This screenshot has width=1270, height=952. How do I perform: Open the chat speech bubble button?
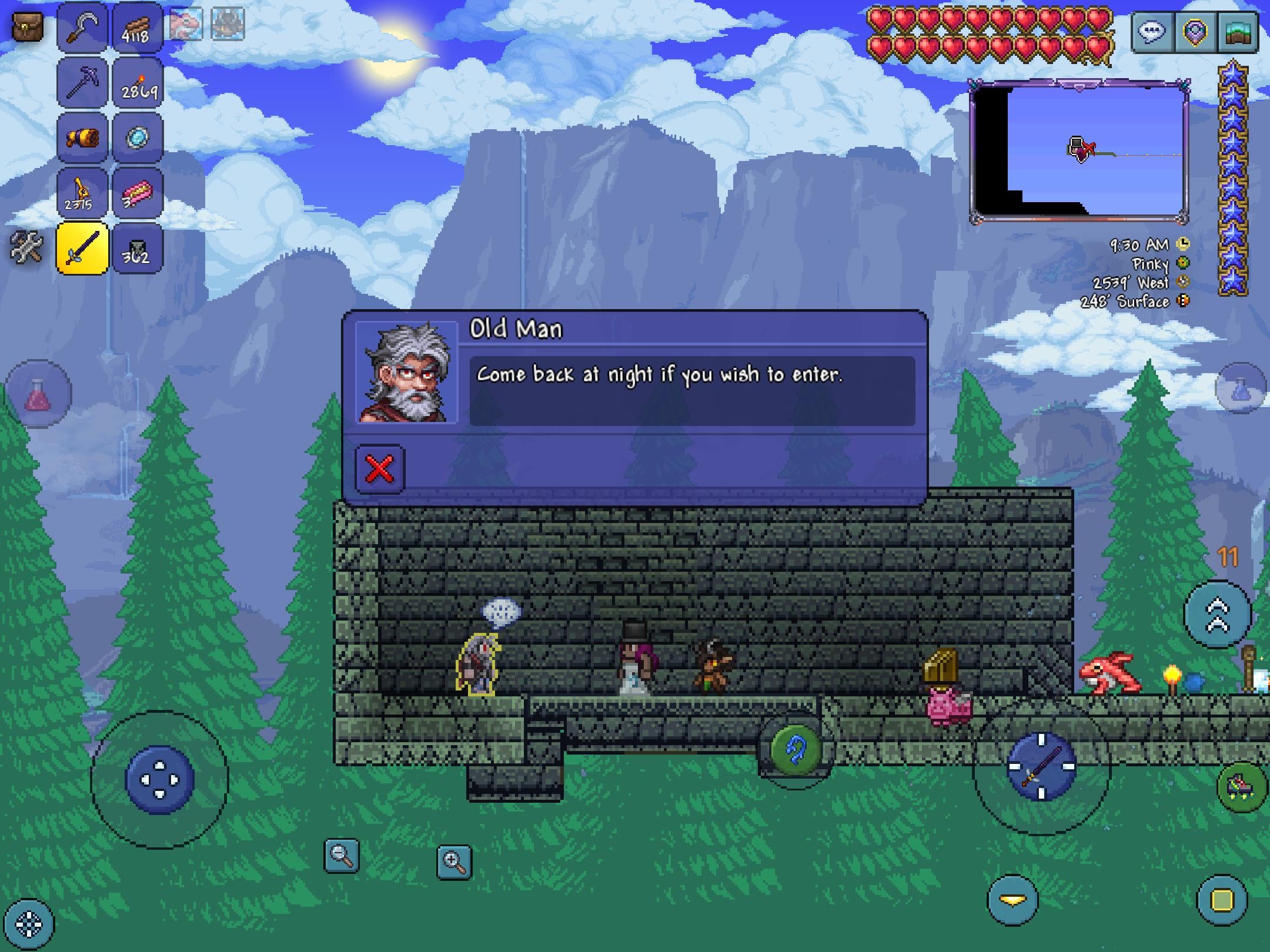[x=1152, y=31]
